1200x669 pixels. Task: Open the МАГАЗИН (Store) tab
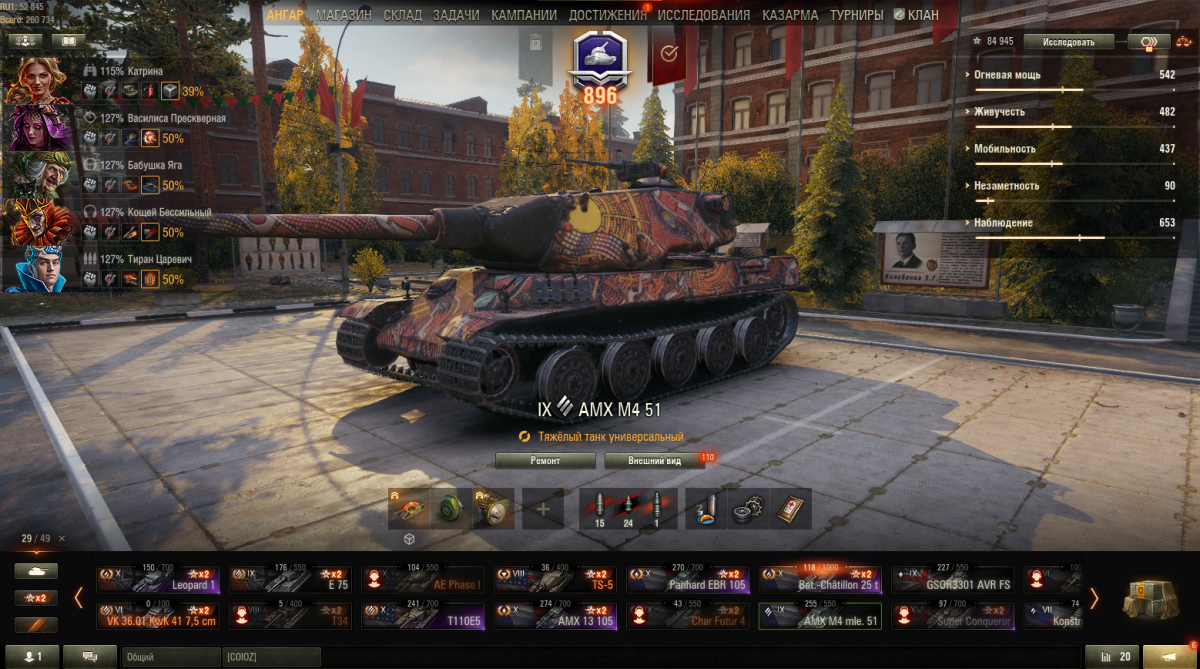pos(343,15)
